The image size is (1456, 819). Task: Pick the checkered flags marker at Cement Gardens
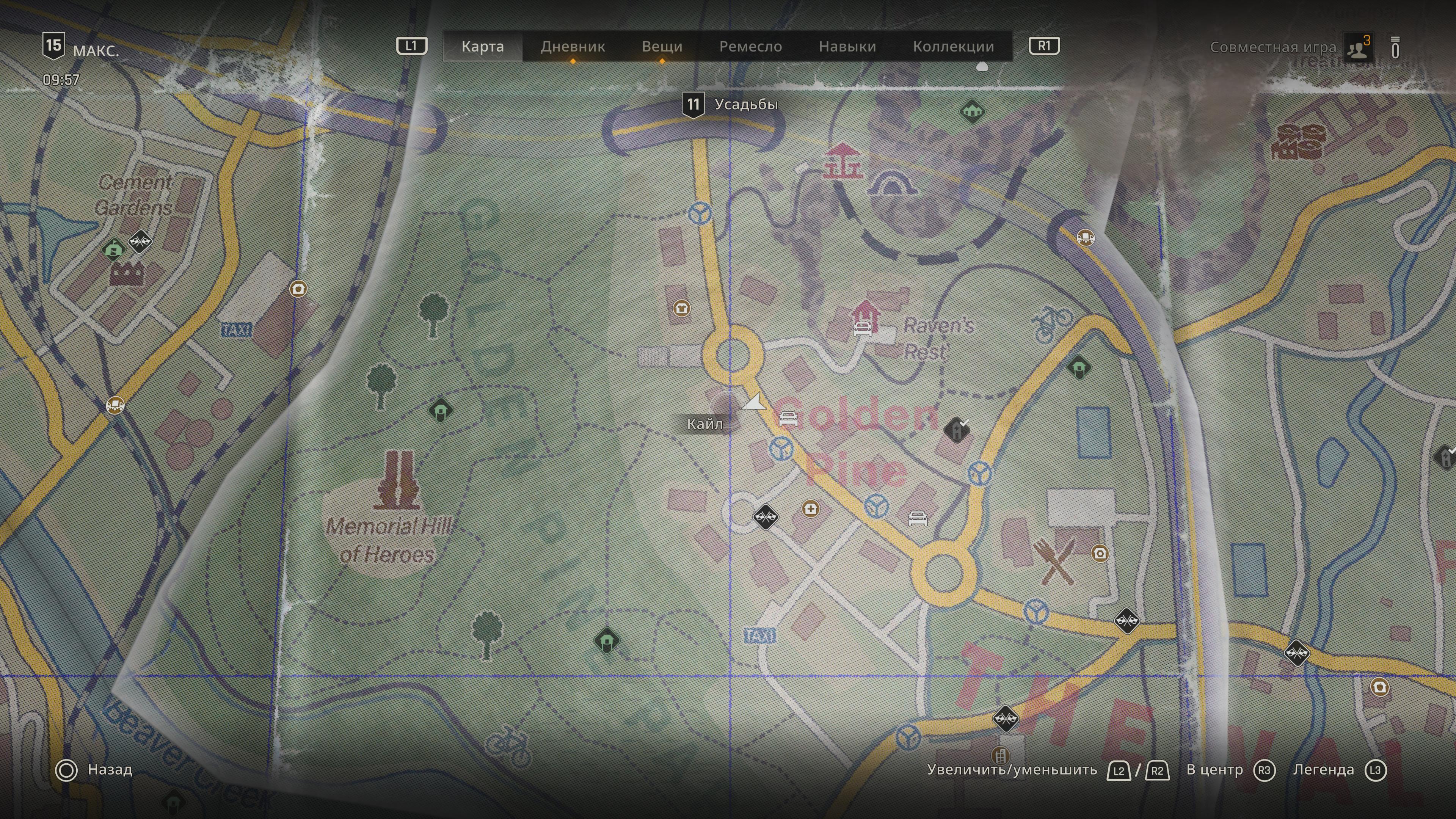140,242
